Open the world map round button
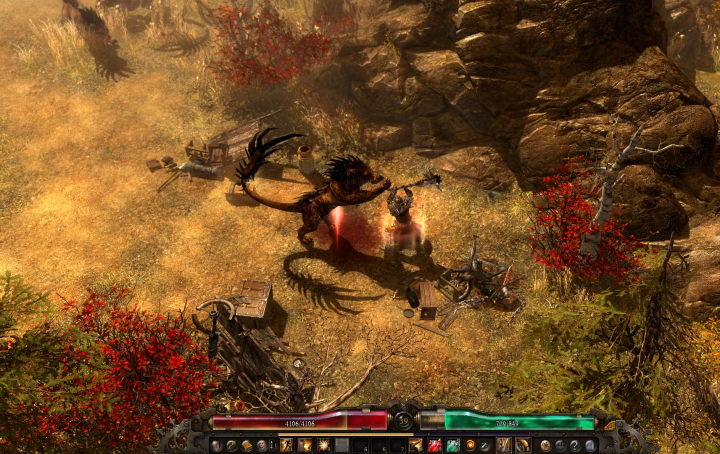 [545, 445]
